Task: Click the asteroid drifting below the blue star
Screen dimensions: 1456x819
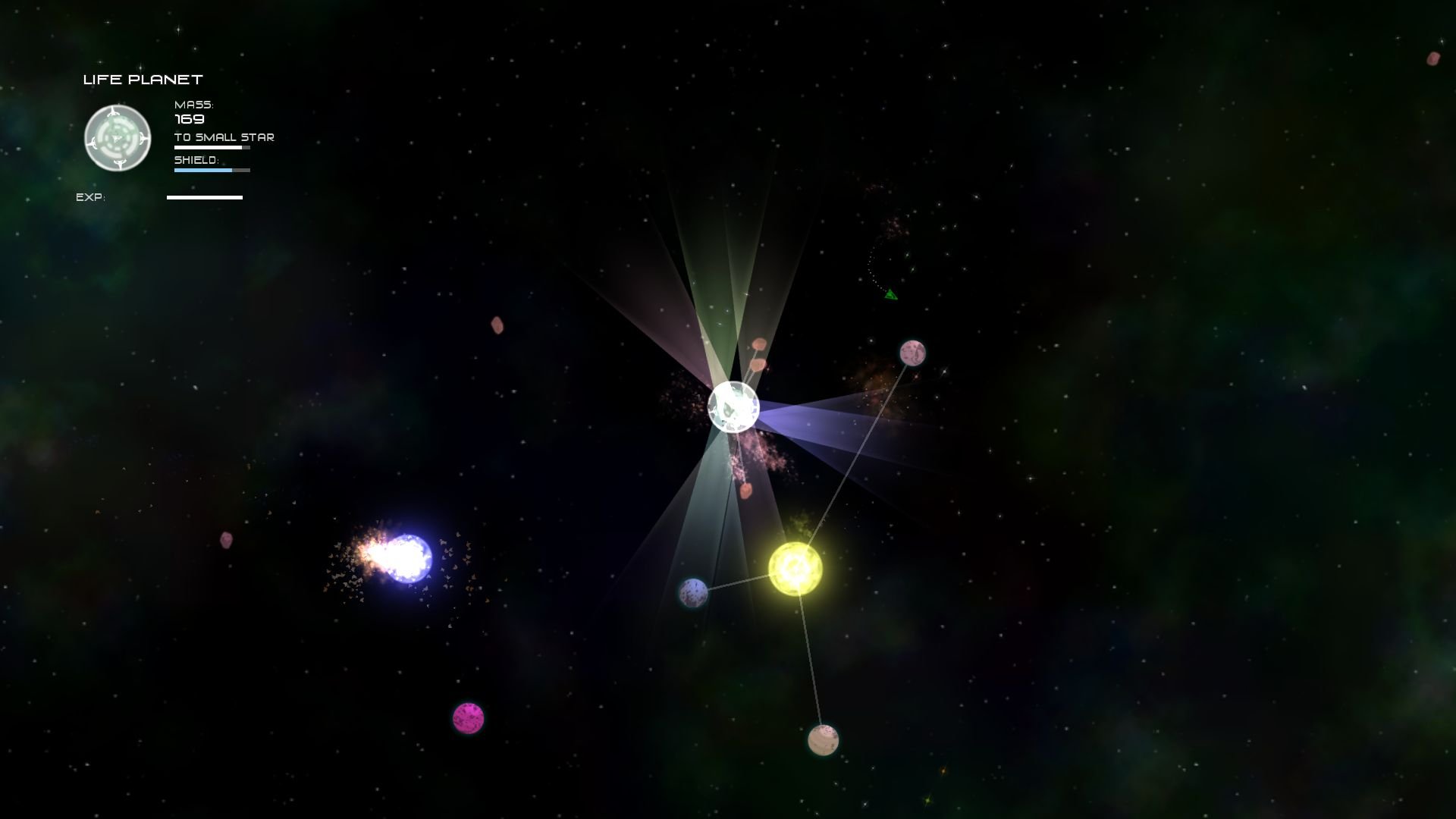Action: click(226, 541)
